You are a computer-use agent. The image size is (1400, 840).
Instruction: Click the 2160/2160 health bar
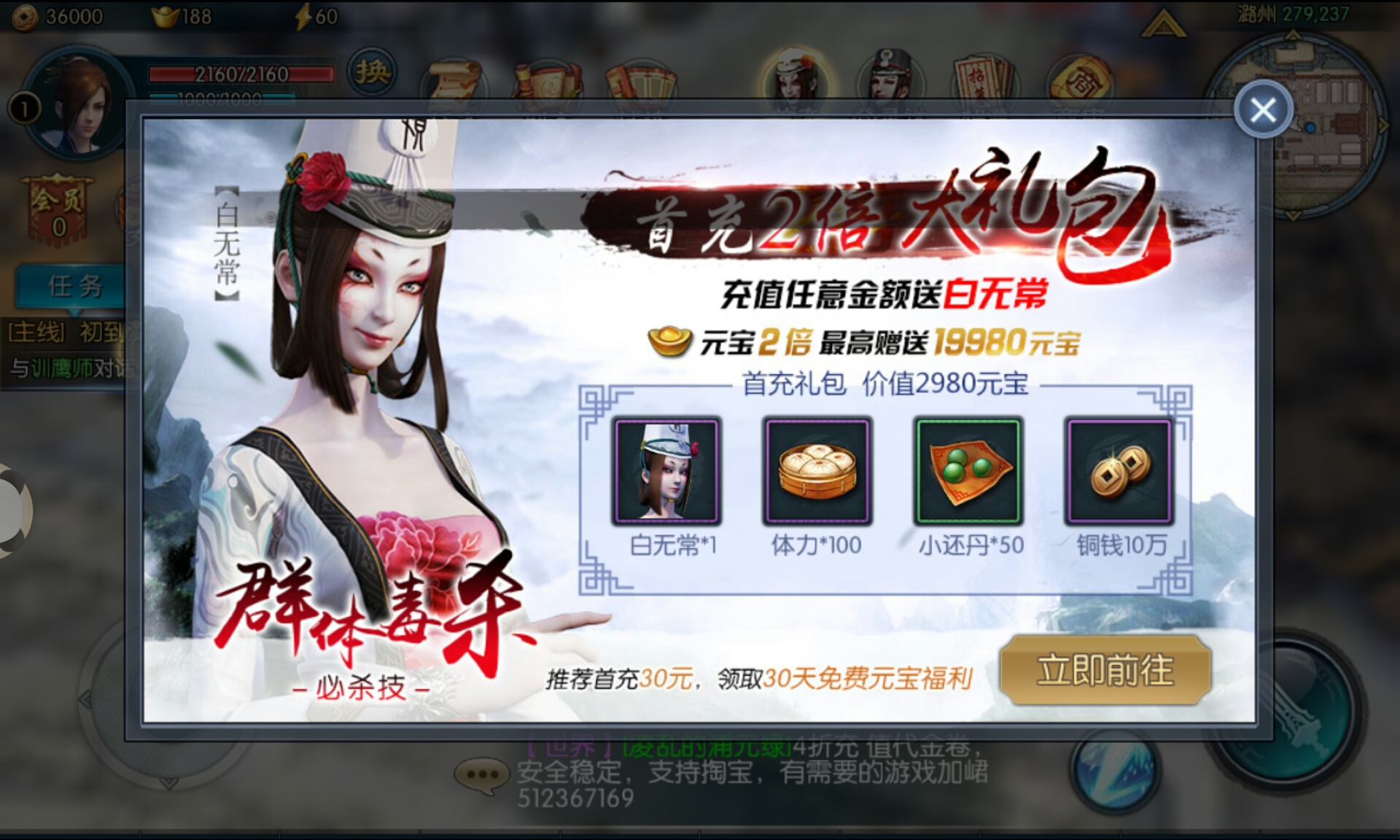(x=241, y=73)
